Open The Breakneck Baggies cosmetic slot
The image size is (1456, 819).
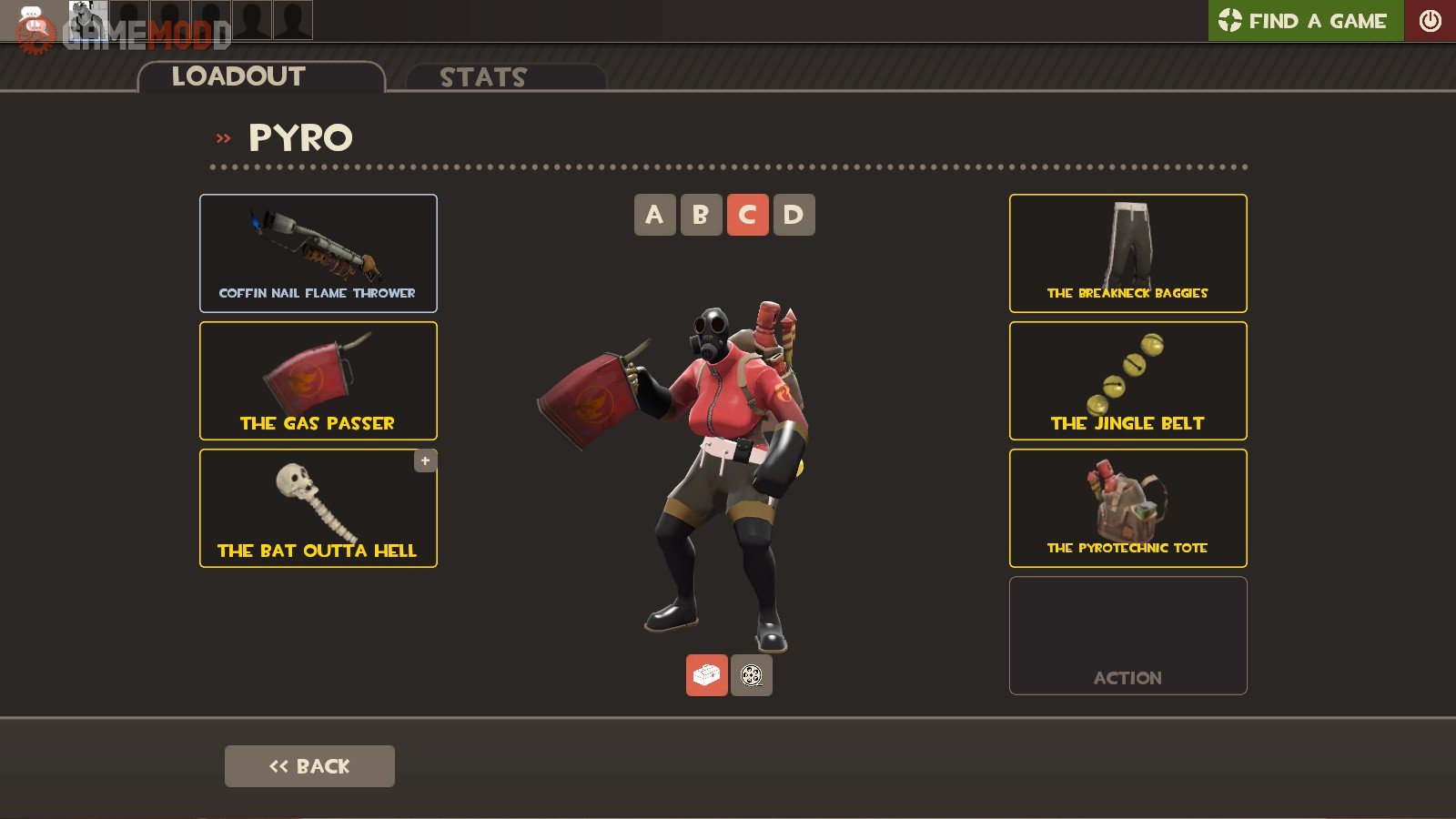[x=1127, y=253]
